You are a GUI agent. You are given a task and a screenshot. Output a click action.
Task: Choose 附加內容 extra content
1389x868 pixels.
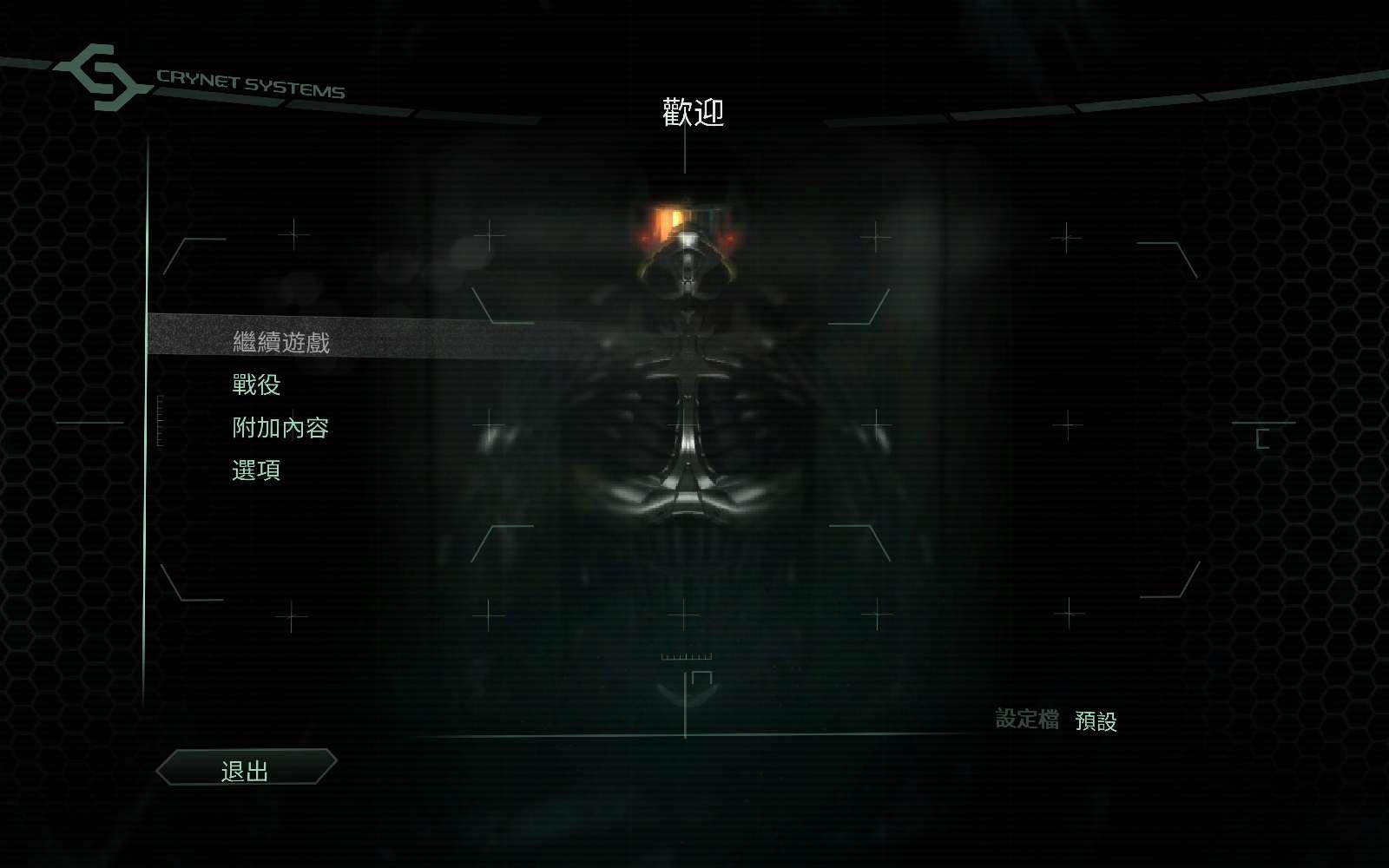click(x=280, y=428)
